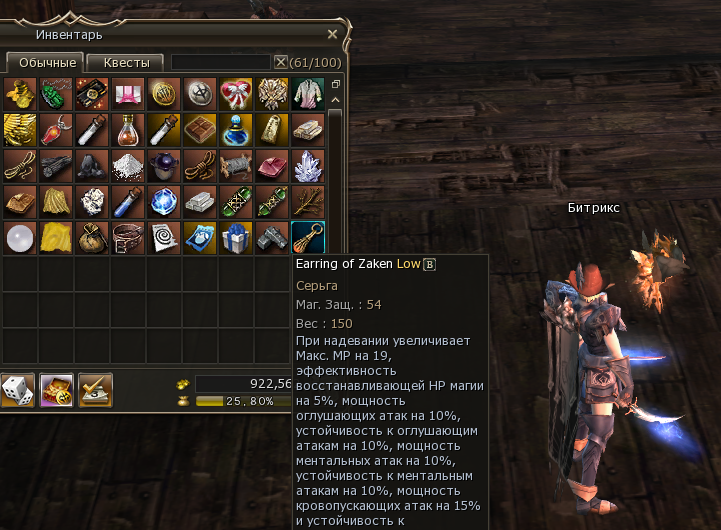The width and height of the screenshot is (721, 530).
Task: Select the blue gift box item
Action: [235, 237]
